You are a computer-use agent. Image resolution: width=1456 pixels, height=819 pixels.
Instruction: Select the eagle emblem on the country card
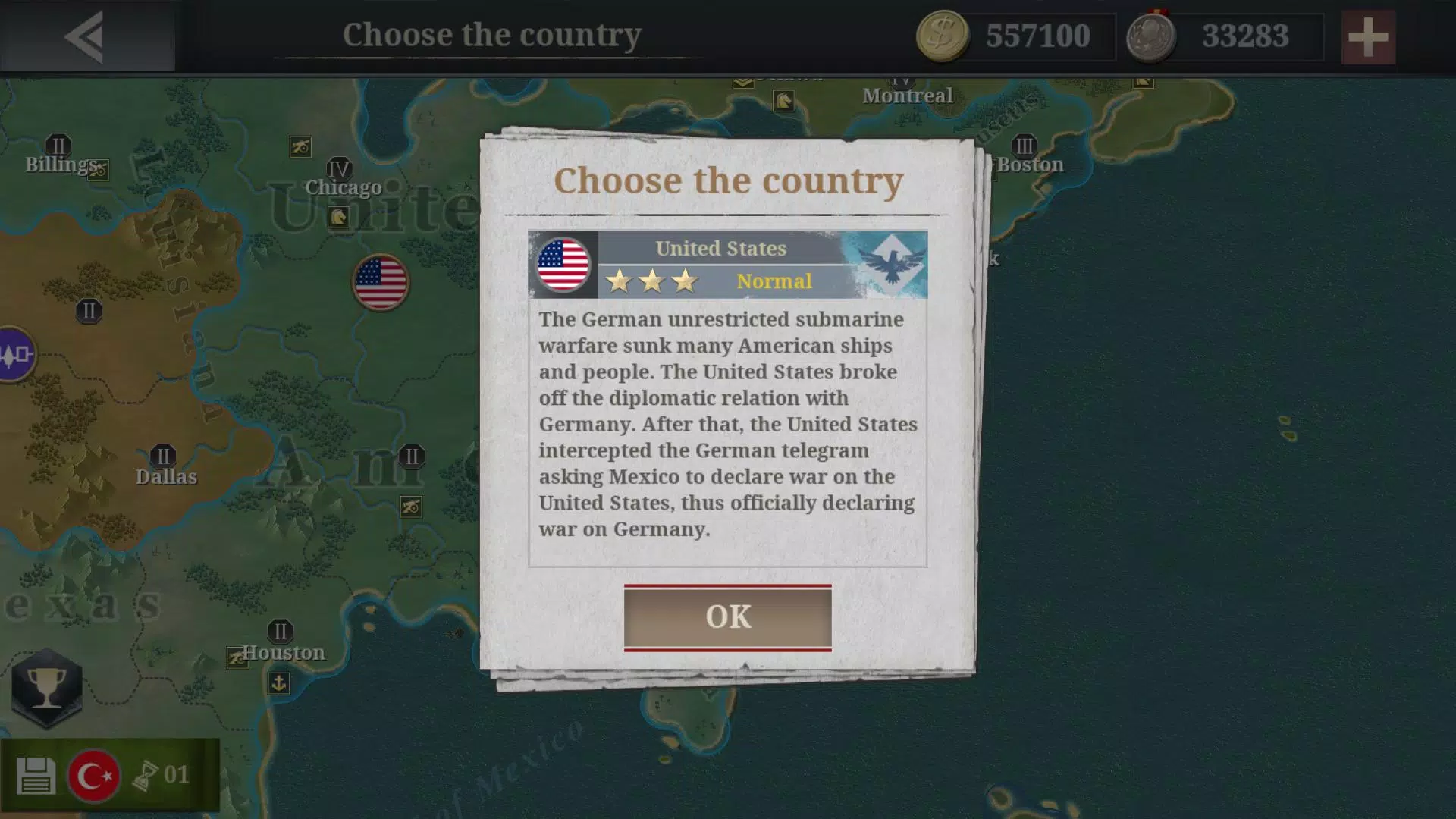tap(893, 264)
